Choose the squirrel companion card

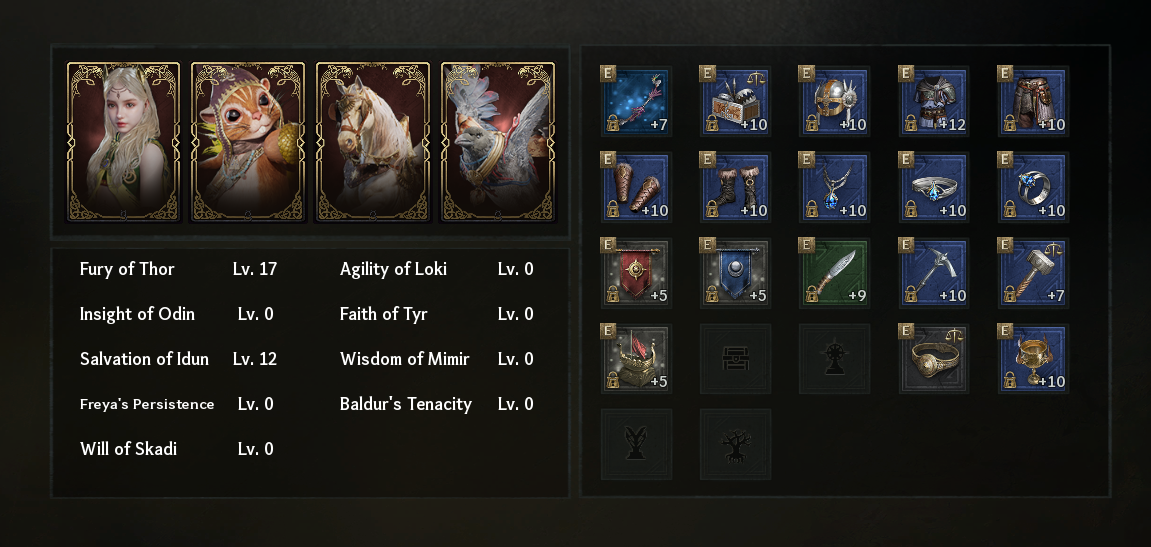[247, 141]
